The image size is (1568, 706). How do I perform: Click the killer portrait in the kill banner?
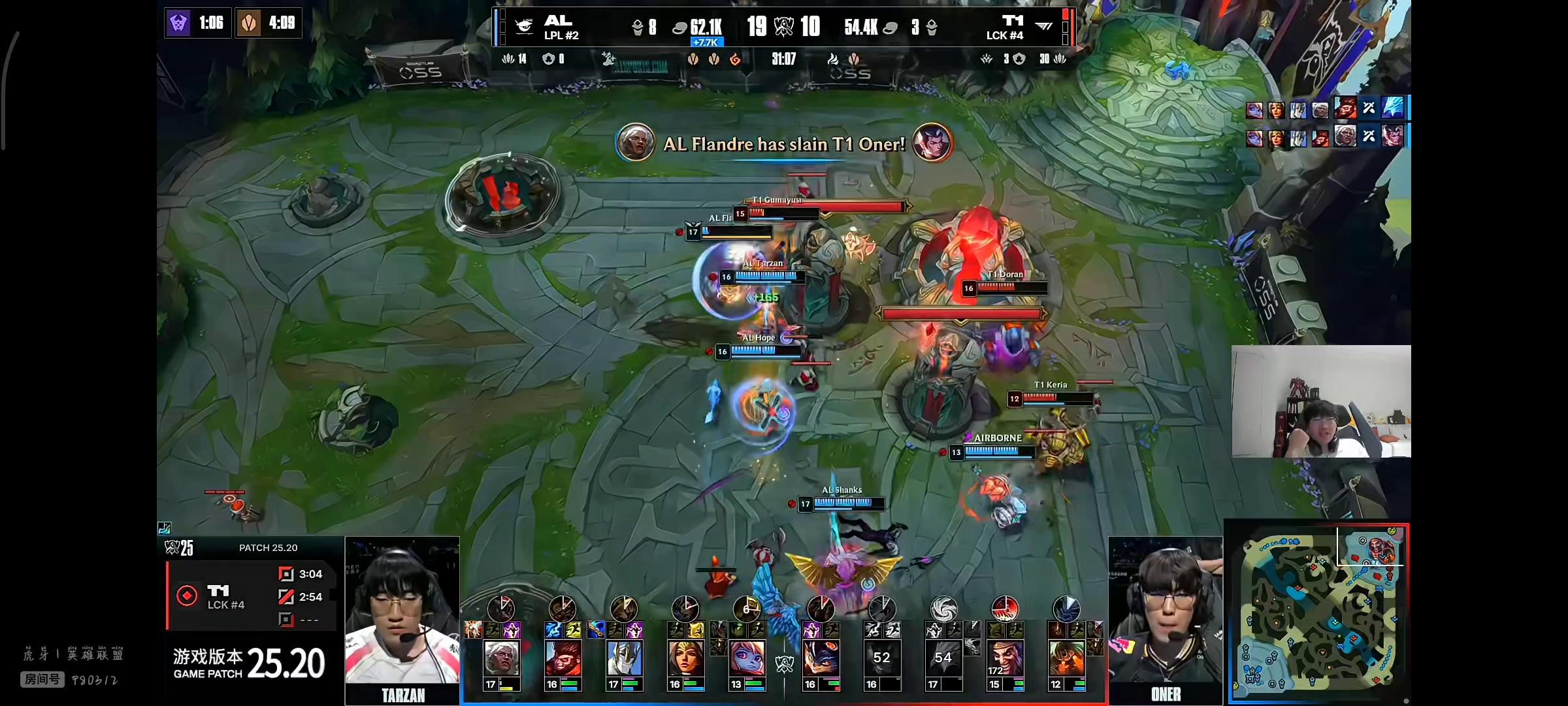pos(635,143)
